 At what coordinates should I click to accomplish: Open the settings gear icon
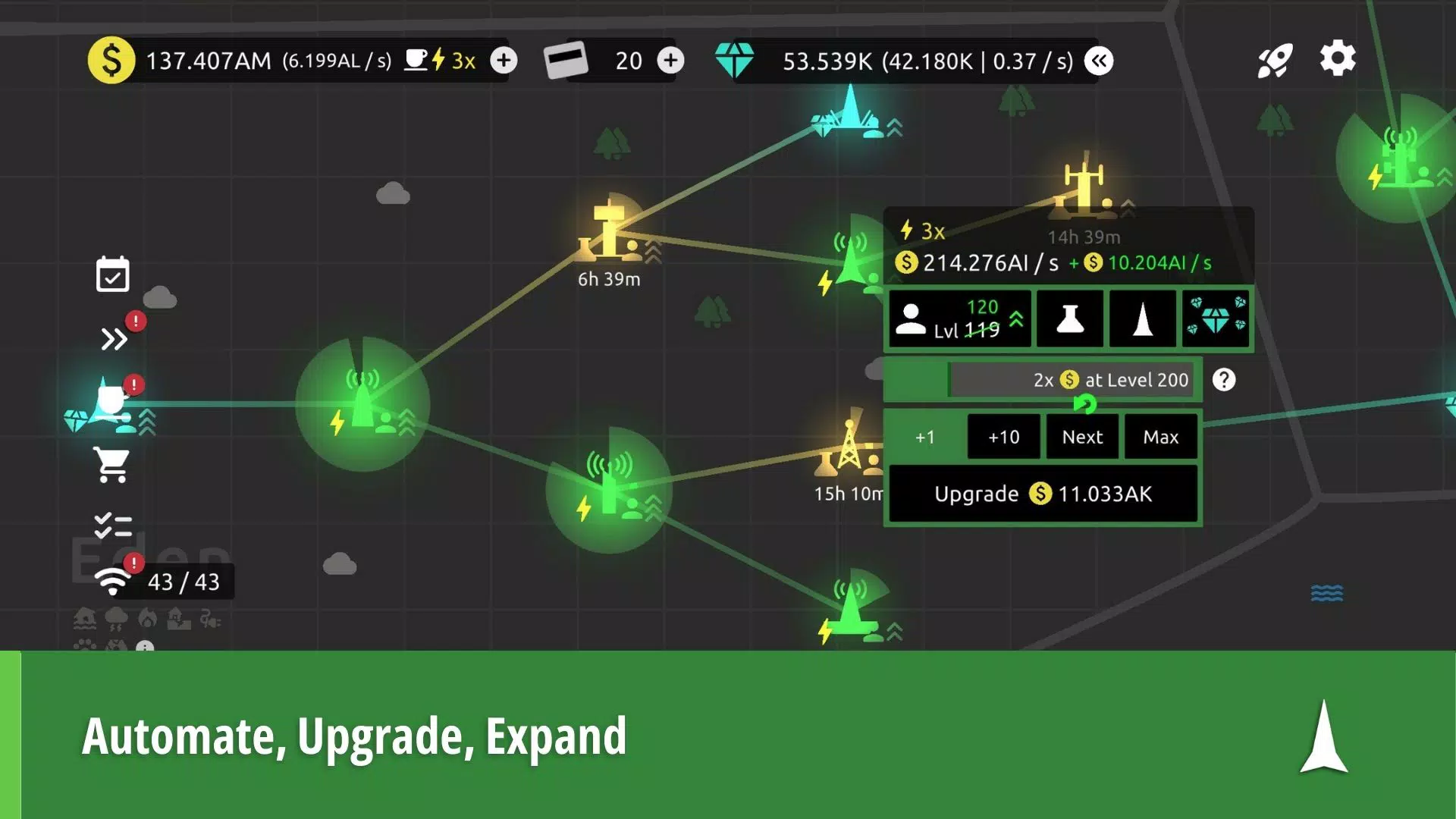1338,57
